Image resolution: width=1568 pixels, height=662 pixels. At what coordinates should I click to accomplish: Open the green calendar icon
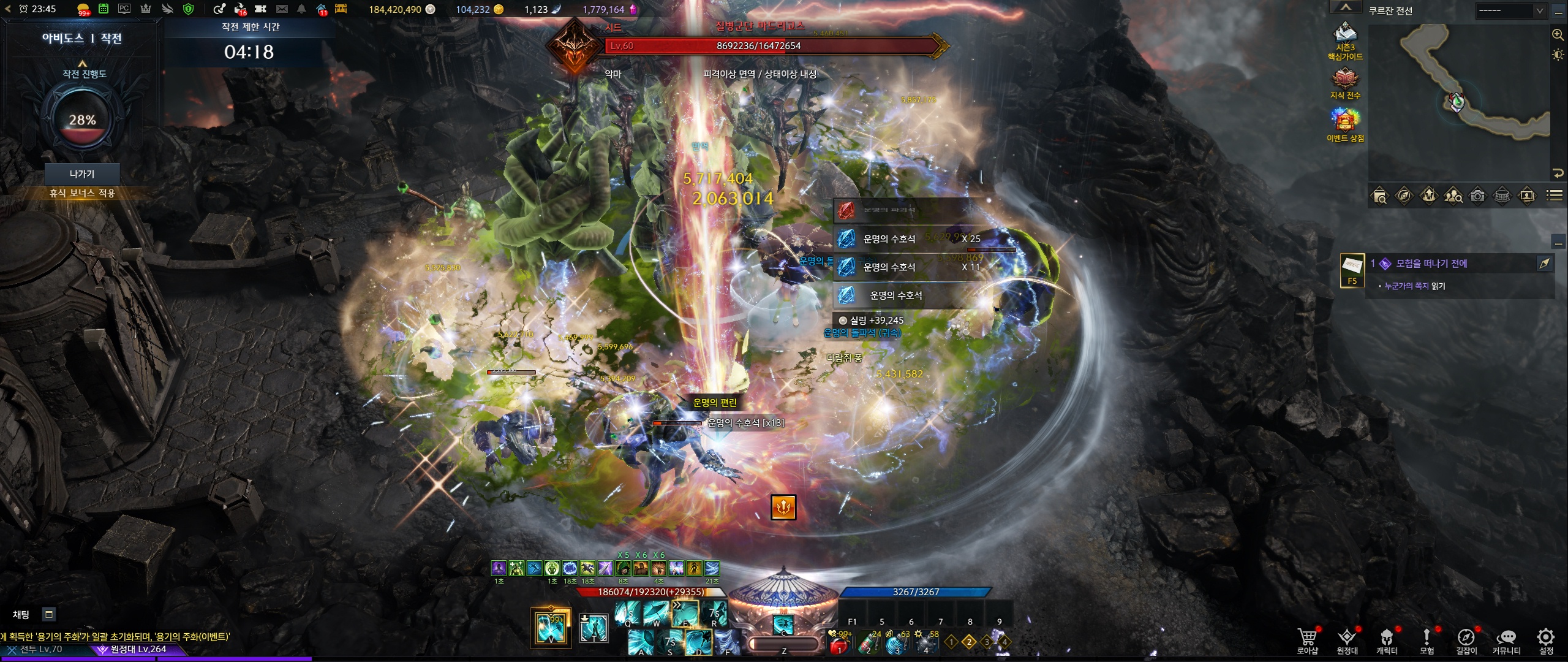(x=104, y=9)
